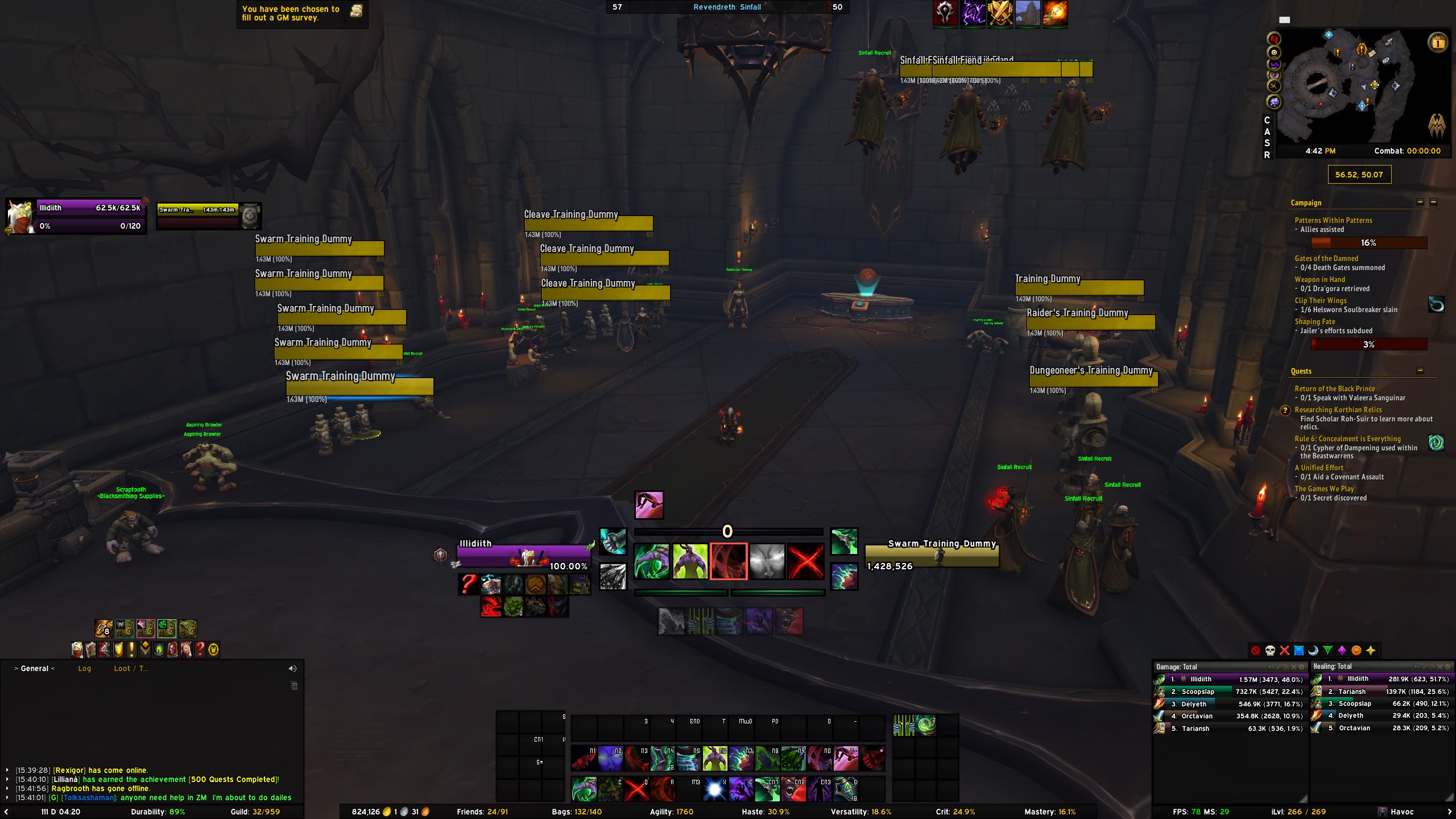Viewport: 1456px width, 819px height.
Task: Switch to the General chat tab
Action: coord(35,668)
